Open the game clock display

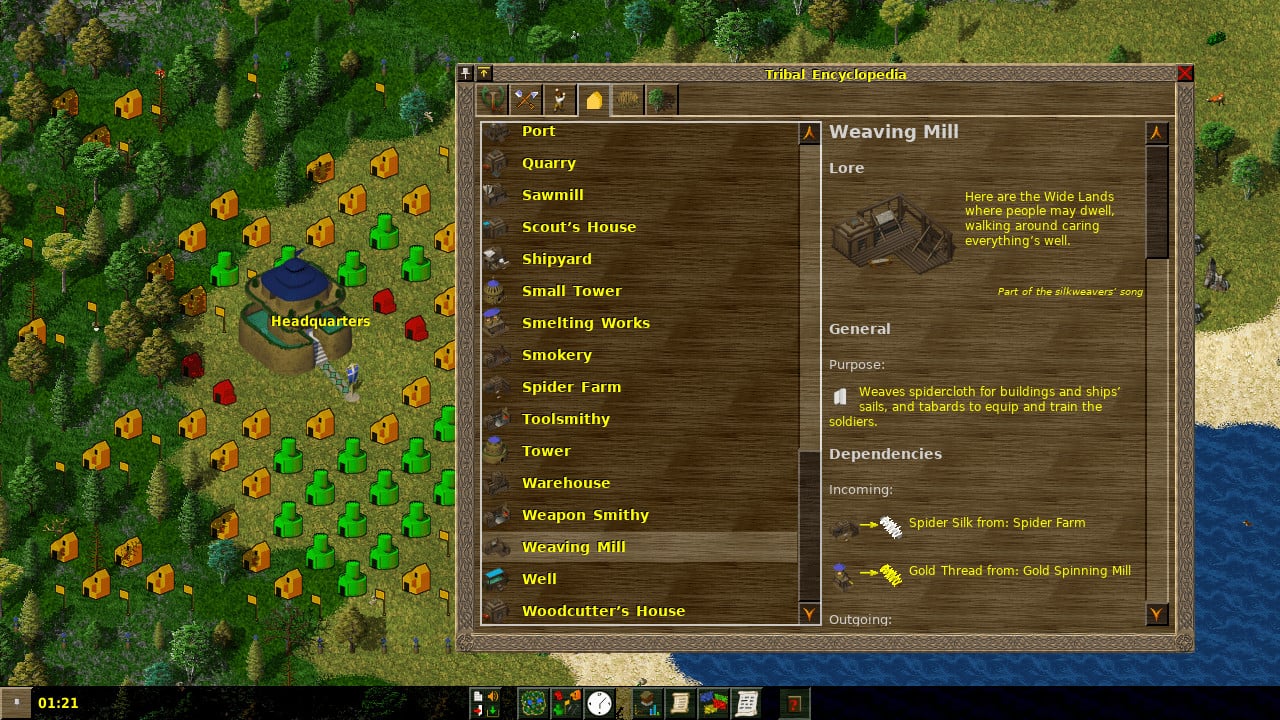tap(598, 702)
